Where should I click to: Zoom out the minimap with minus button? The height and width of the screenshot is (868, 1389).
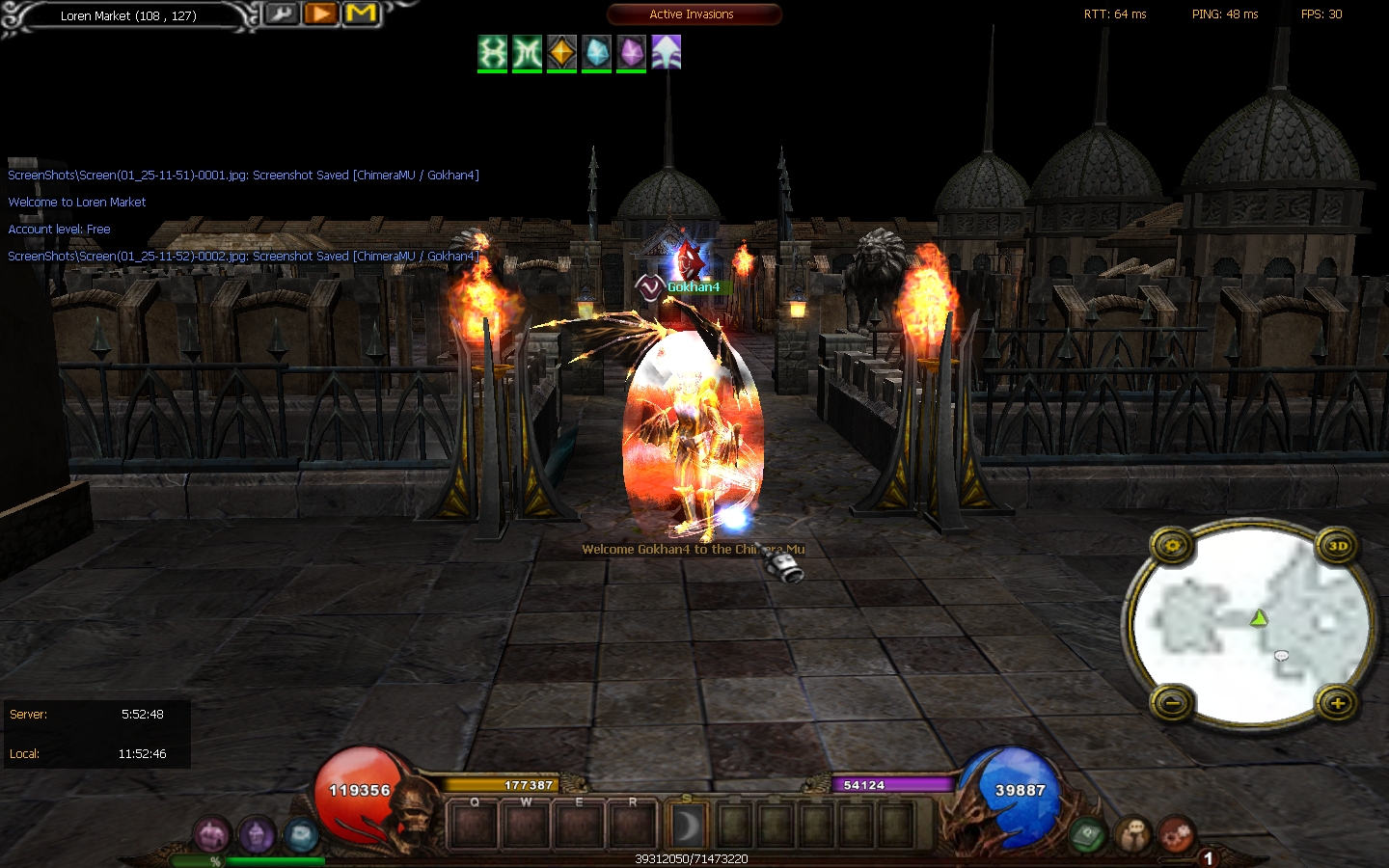coord(1172,703)
